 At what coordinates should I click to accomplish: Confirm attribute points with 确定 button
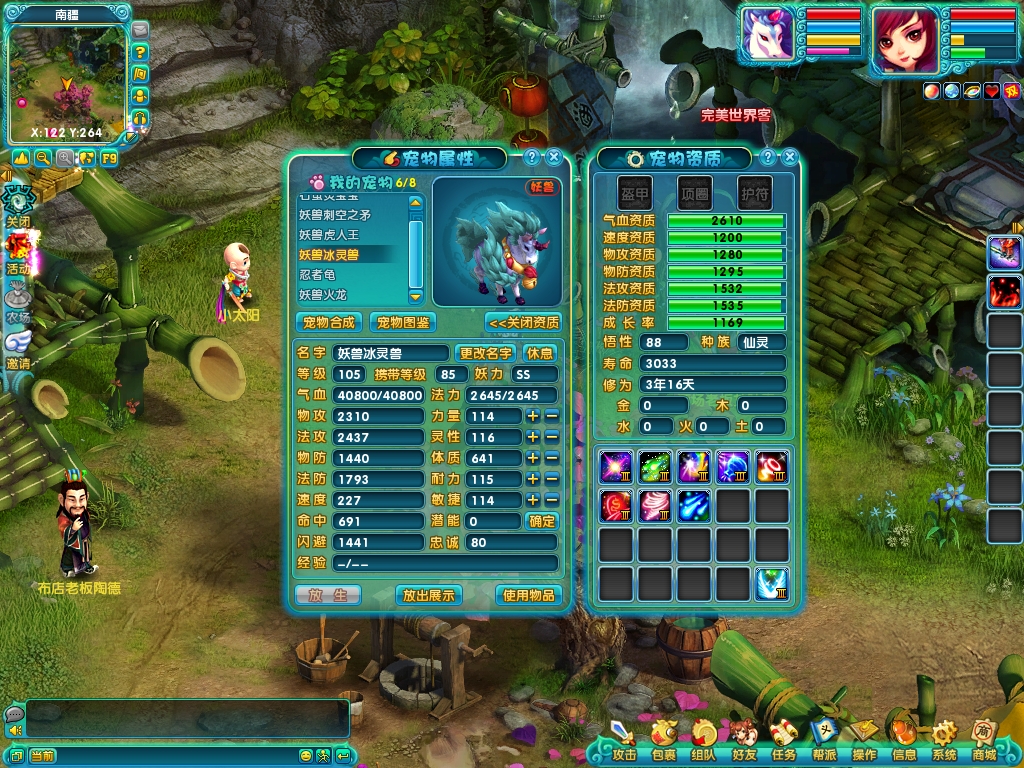click(541, 521)
